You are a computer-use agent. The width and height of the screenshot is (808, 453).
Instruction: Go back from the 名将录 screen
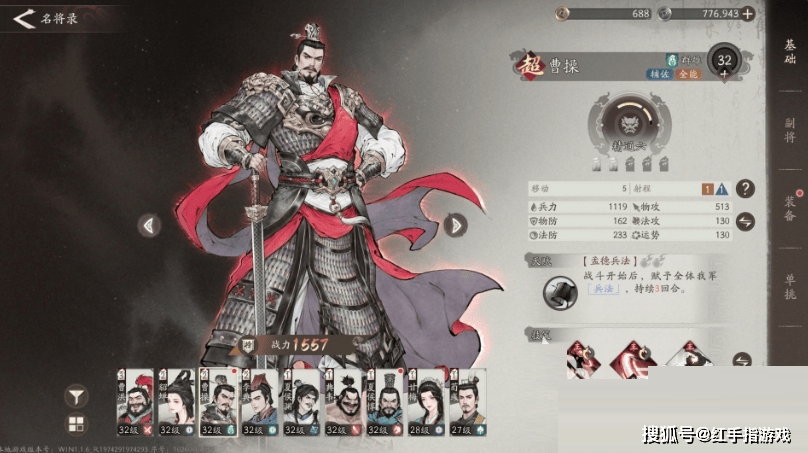point(23,18)
